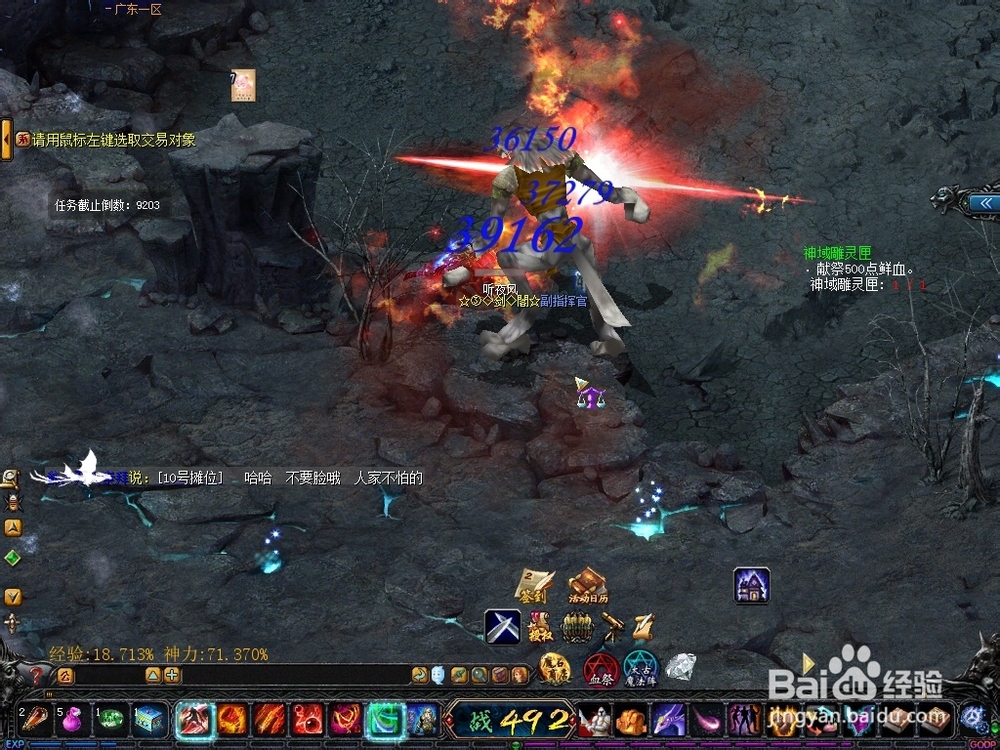Click the purple haunted house icon
This screenshot has width=1000, height=750.
click(751, 585)
